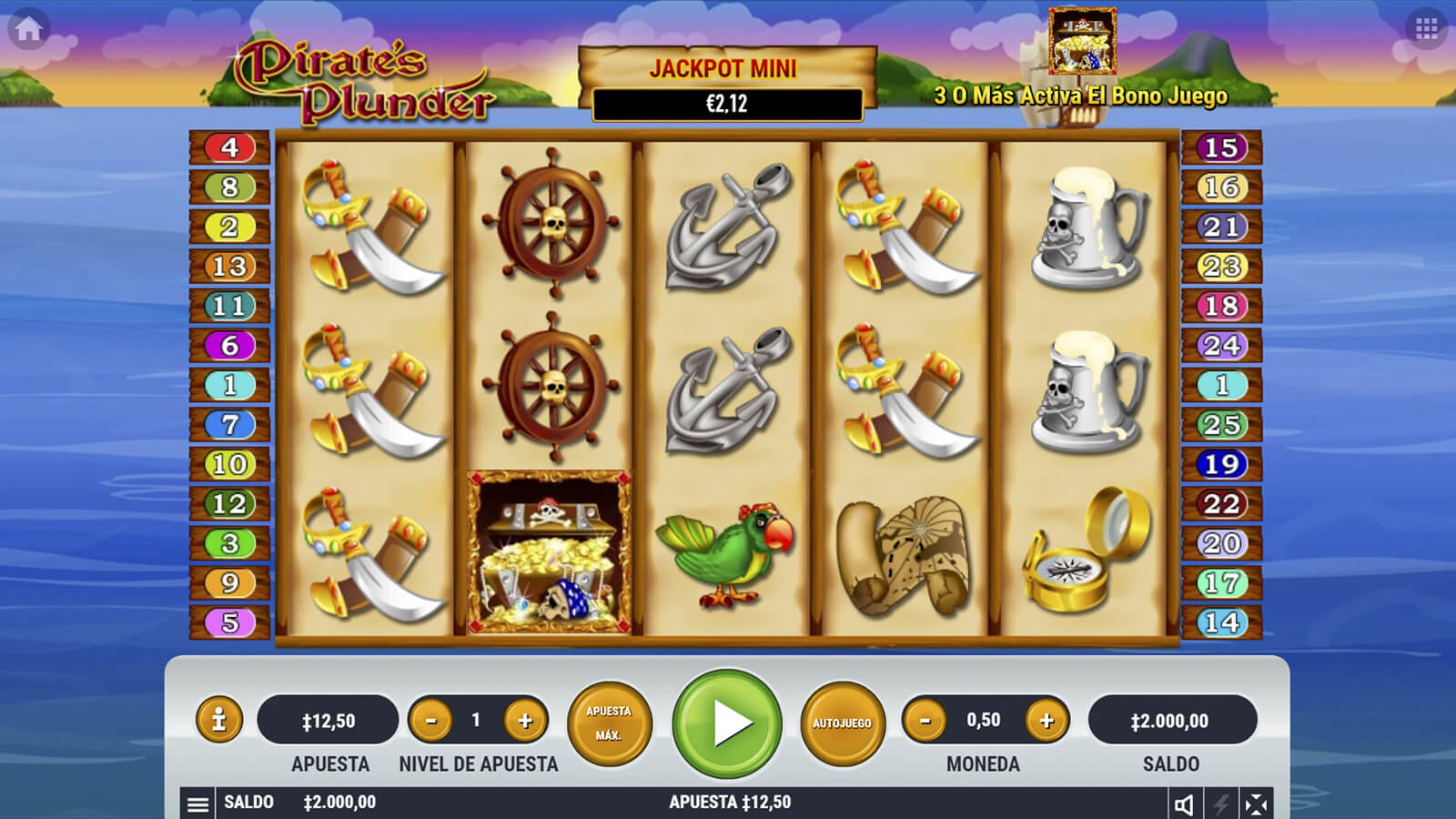Decrease the Nivel de Apuesta bet level
The width and height of the screenshot is (1456, 819).
431,721
